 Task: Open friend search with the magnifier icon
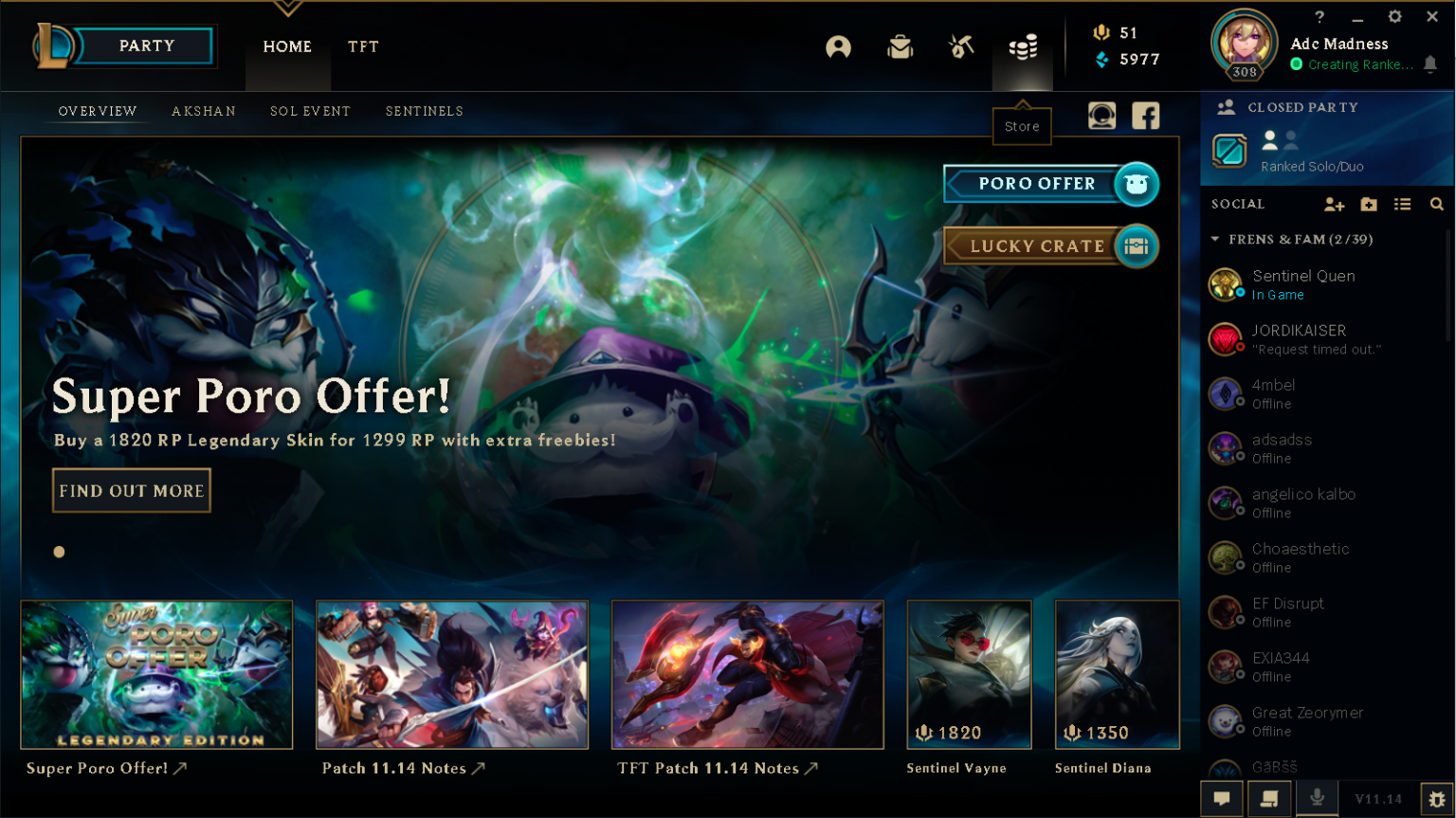tap(1437, 204)
